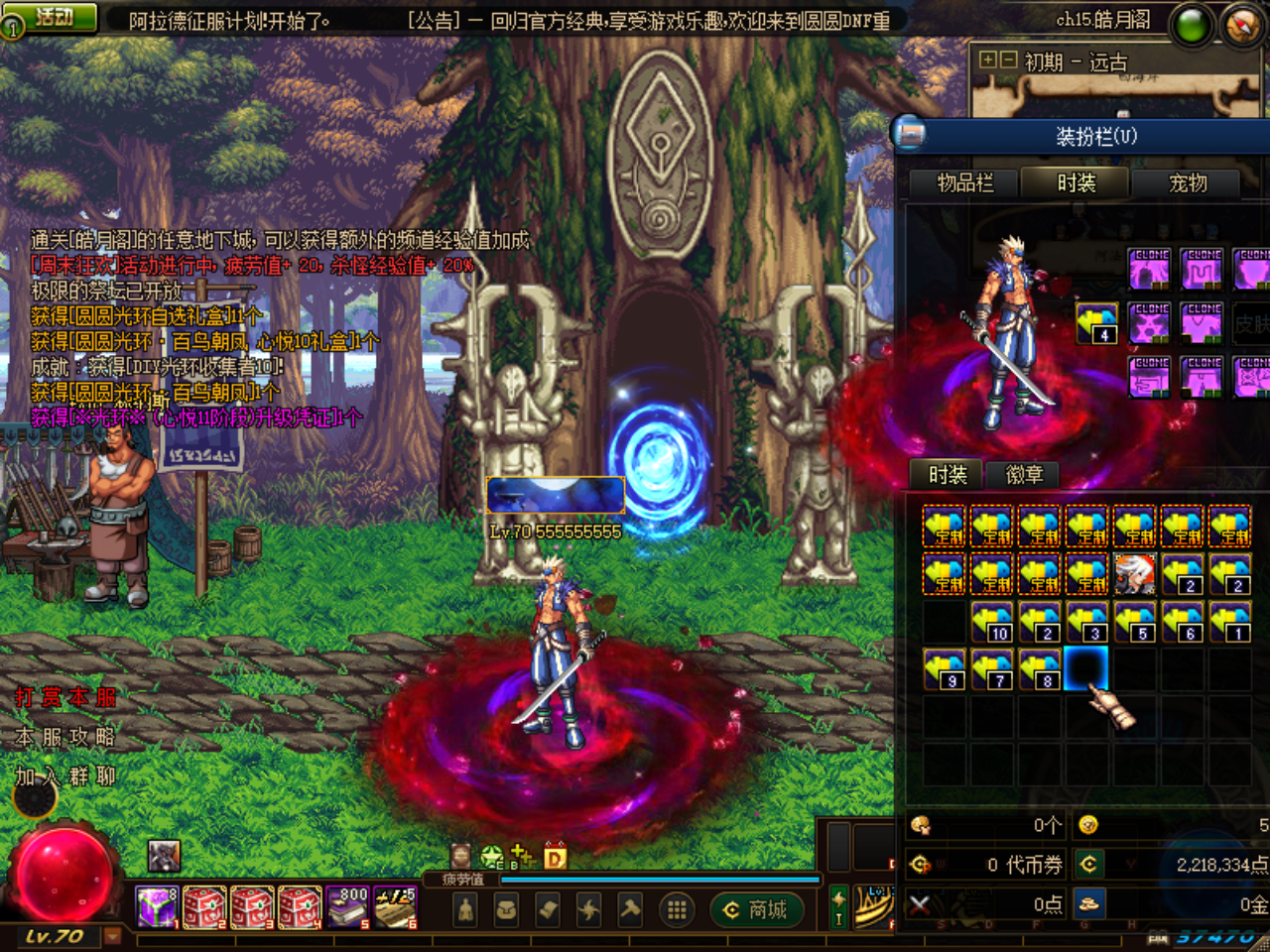This screenshot has width=1270, height=952.
Task: Click the yellow D daily event calendar icon
Action: (554, 856)
